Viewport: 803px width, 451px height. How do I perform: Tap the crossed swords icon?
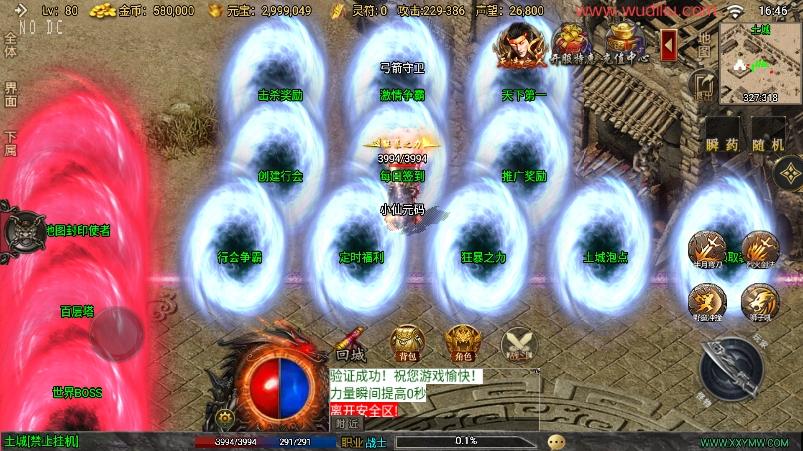[x=518, y=344]
